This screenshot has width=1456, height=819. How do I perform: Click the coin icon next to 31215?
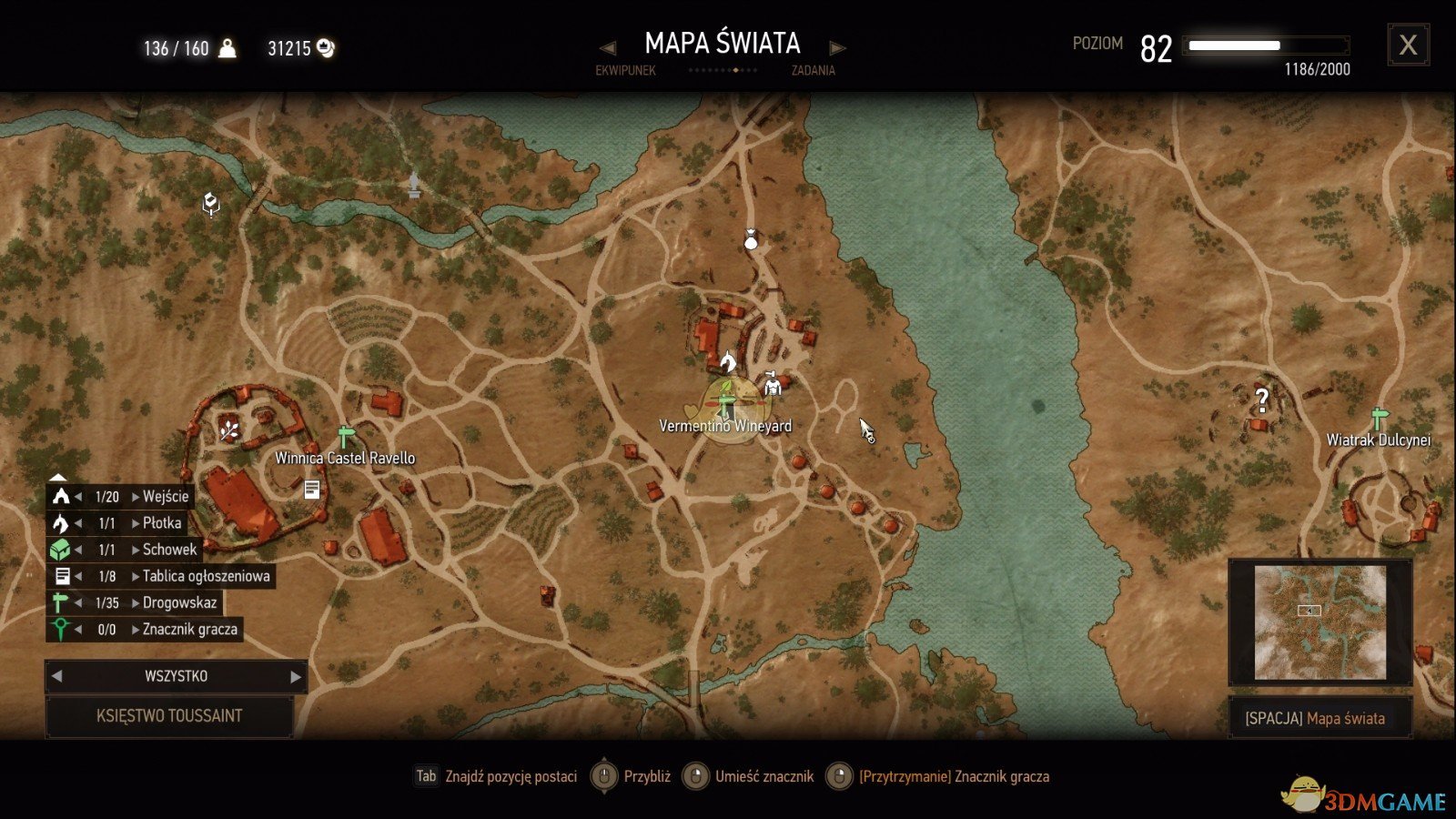pyautogui.click(x=323, y=46)
